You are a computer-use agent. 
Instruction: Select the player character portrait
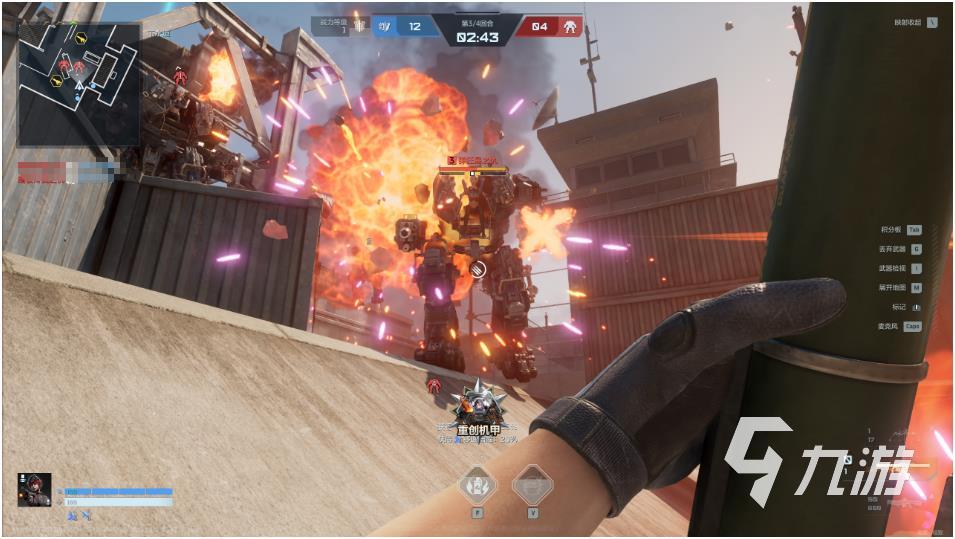pyautogui.click(x=34, y=489)
